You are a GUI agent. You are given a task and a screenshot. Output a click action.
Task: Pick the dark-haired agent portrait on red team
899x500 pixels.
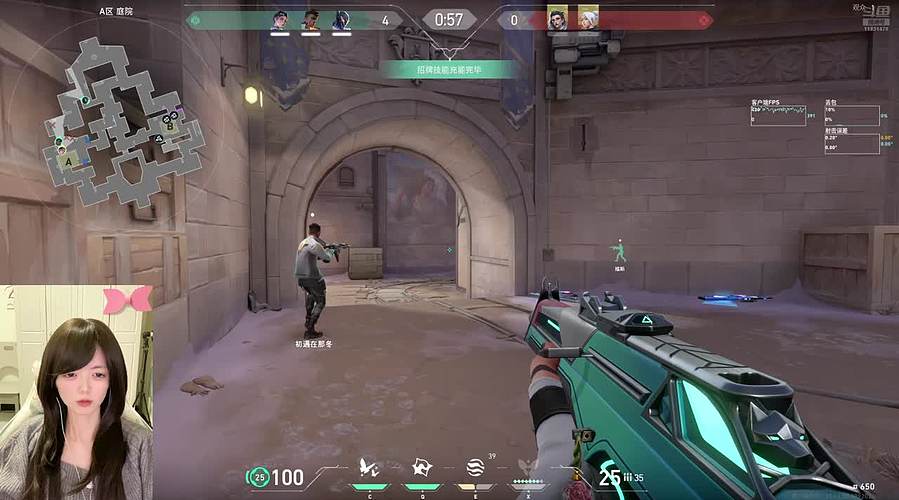pos(558,19)
